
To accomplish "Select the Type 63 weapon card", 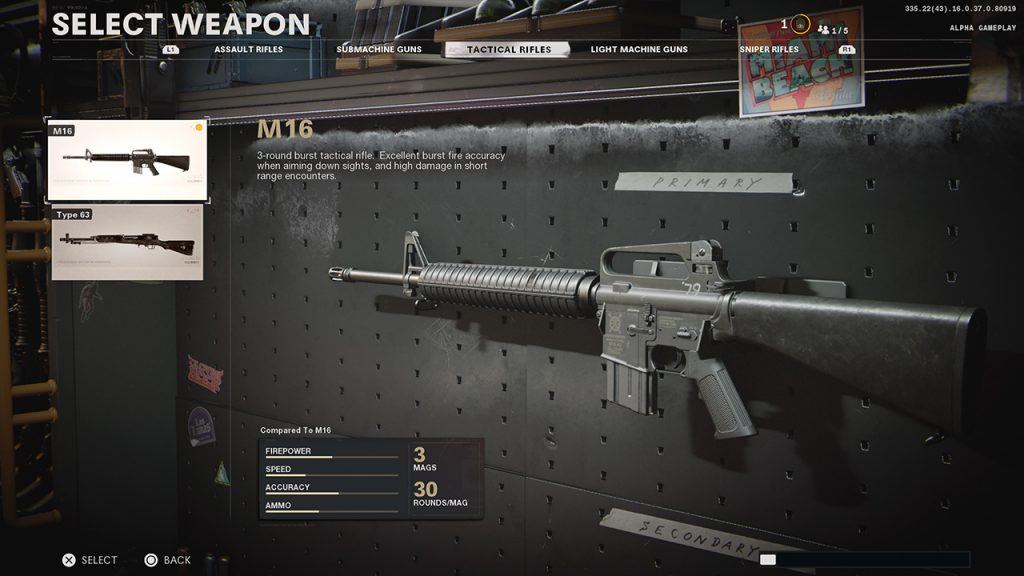I will 127,243.
